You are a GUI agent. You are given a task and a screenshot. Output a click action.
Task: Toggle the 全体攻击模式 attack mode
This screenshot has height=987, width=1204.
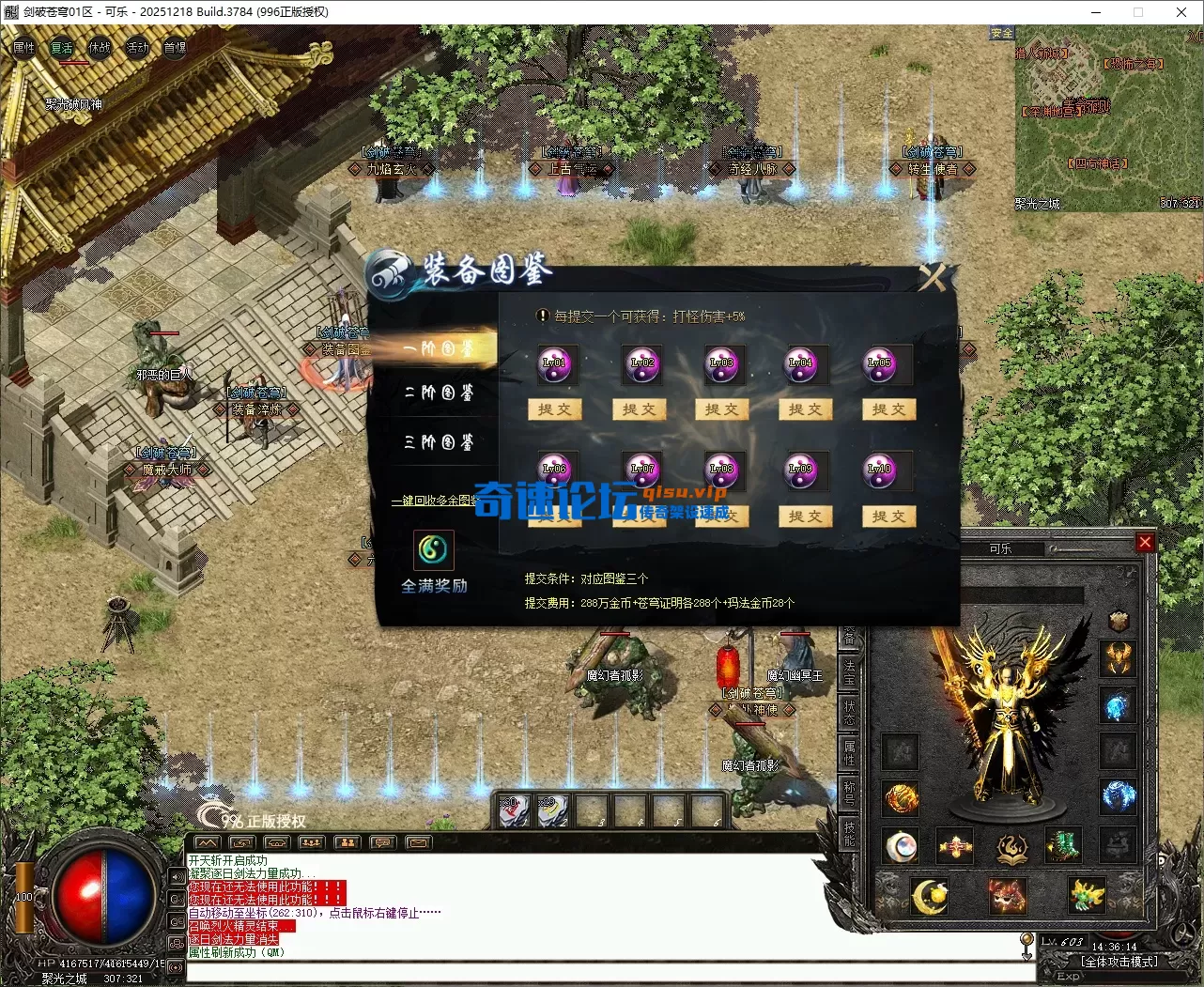[1119, 962]
